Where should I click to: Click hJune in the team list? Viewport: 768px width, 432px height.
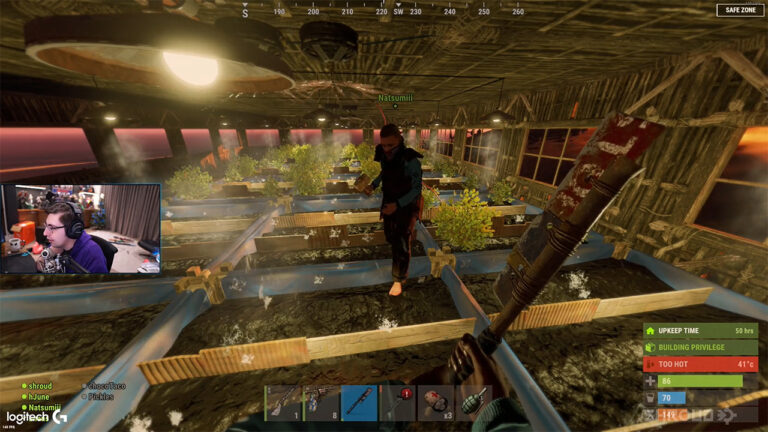39,396
